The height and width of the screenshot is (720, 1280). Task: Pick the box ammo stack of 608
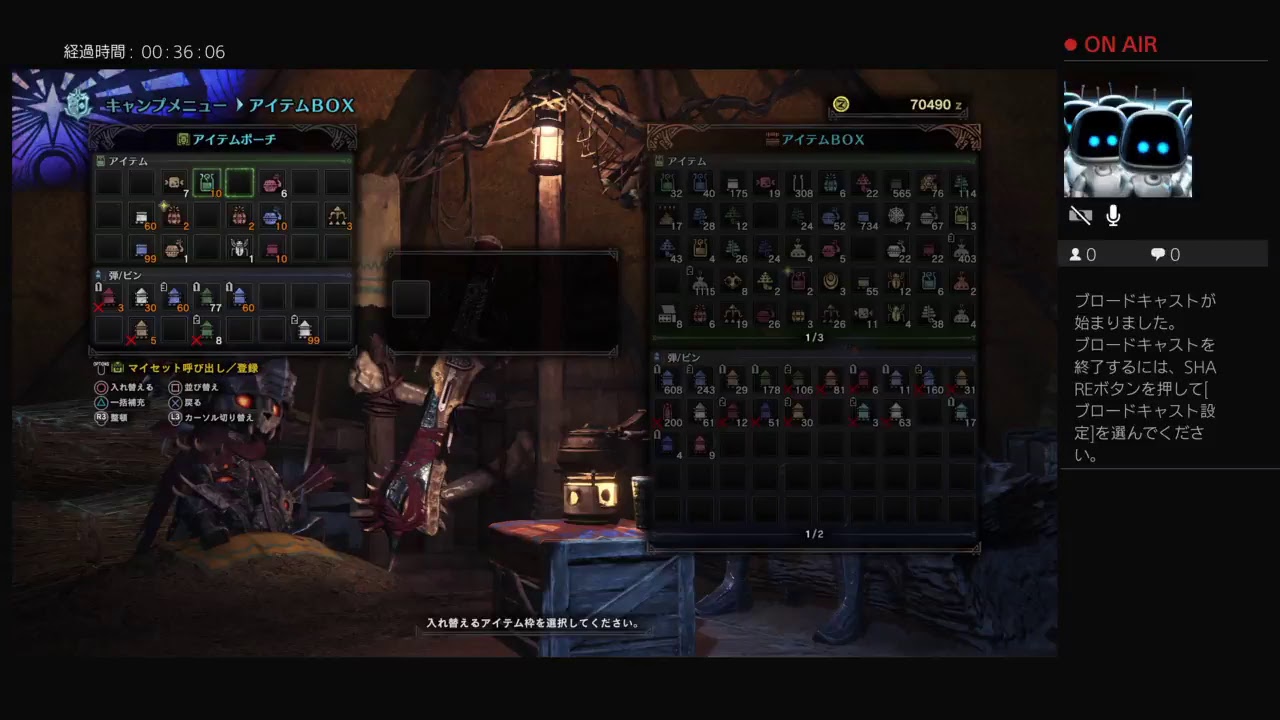tap(669, 379)
